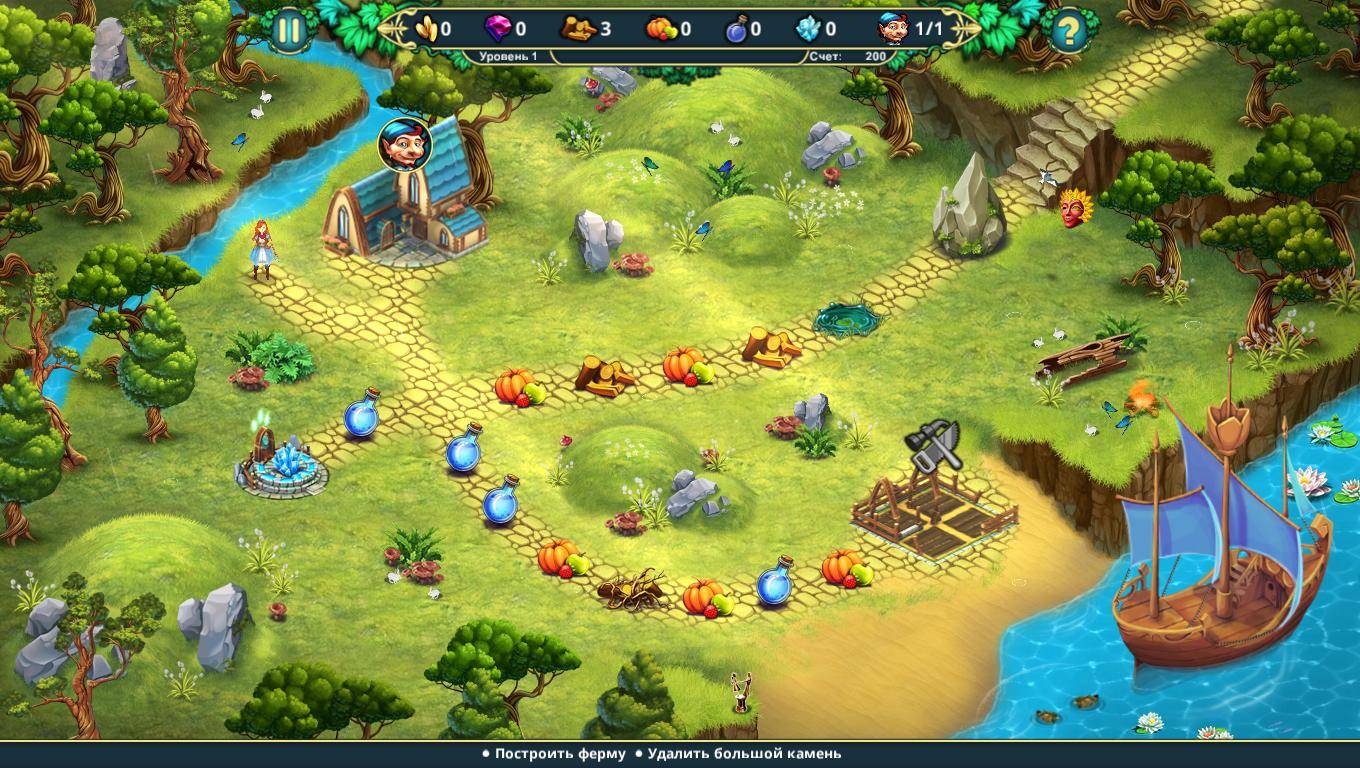The height and width of the screenshot is (768, 1360).
Task: Open help with the question mark button
Action: click(1069, 32)
